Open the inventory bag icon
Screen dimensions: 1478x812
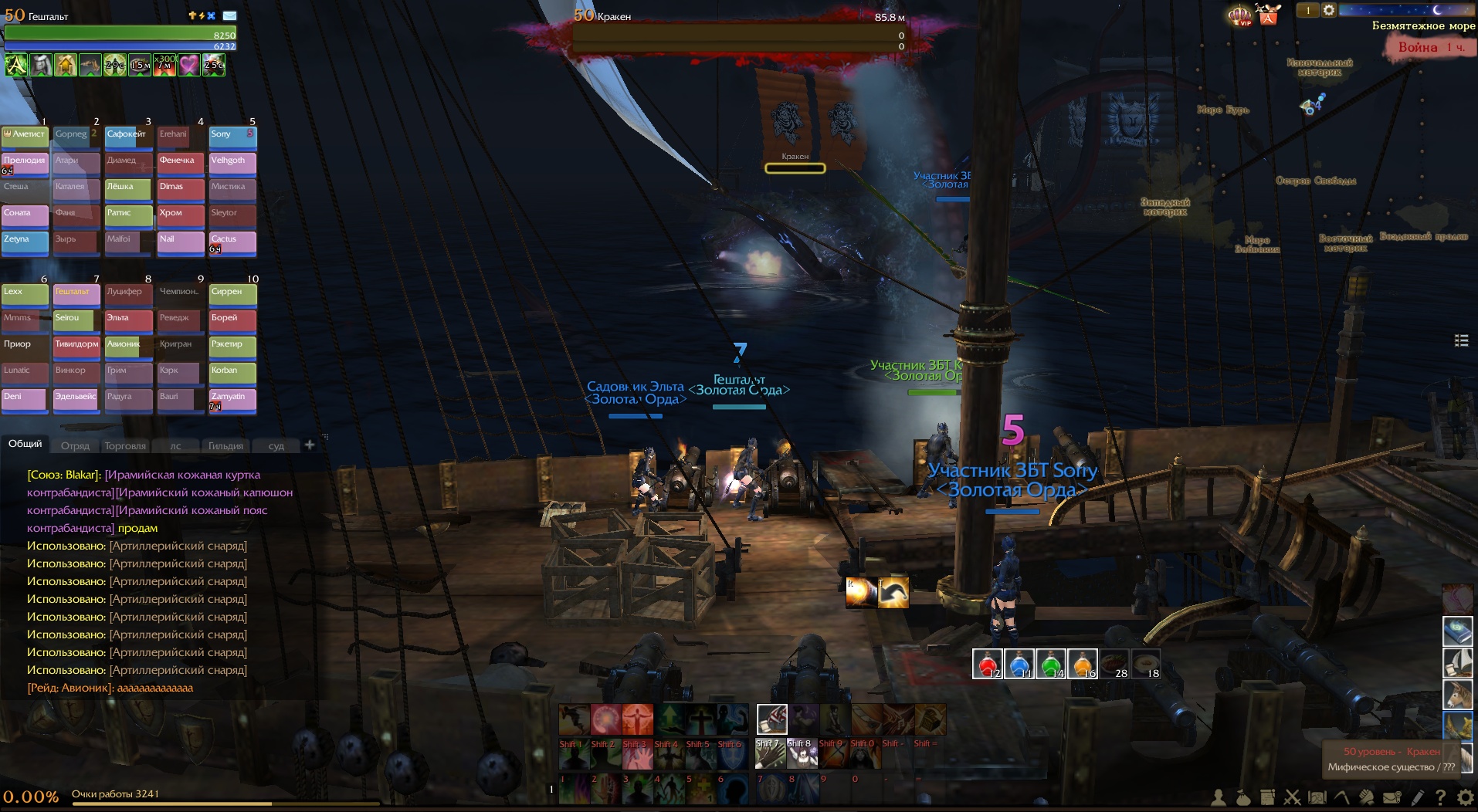(1242, 797)
